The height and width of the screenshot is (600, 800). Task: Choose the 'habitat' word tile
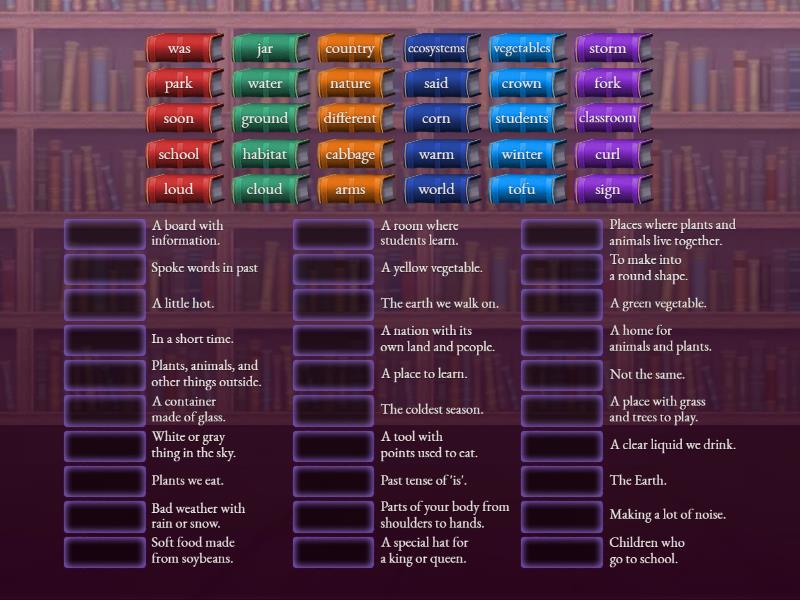coord(265,154)
